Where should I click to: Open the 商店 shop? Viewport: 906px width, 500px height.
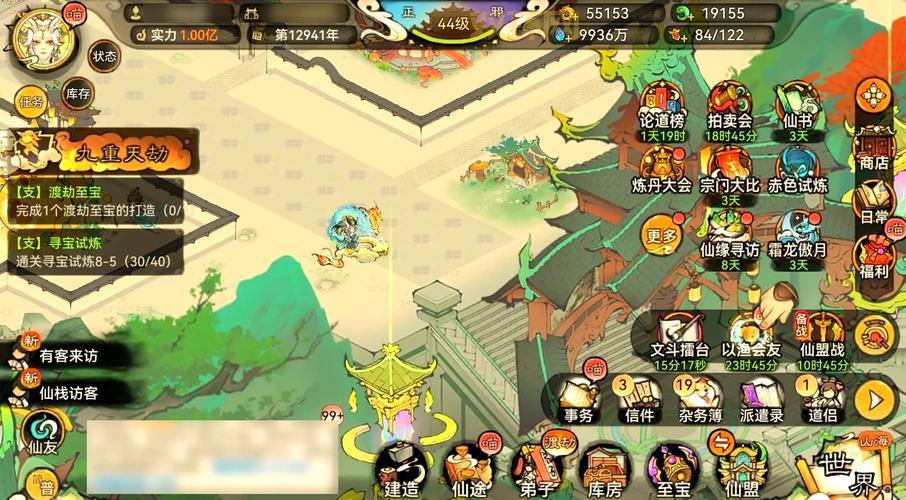[874, 150]
